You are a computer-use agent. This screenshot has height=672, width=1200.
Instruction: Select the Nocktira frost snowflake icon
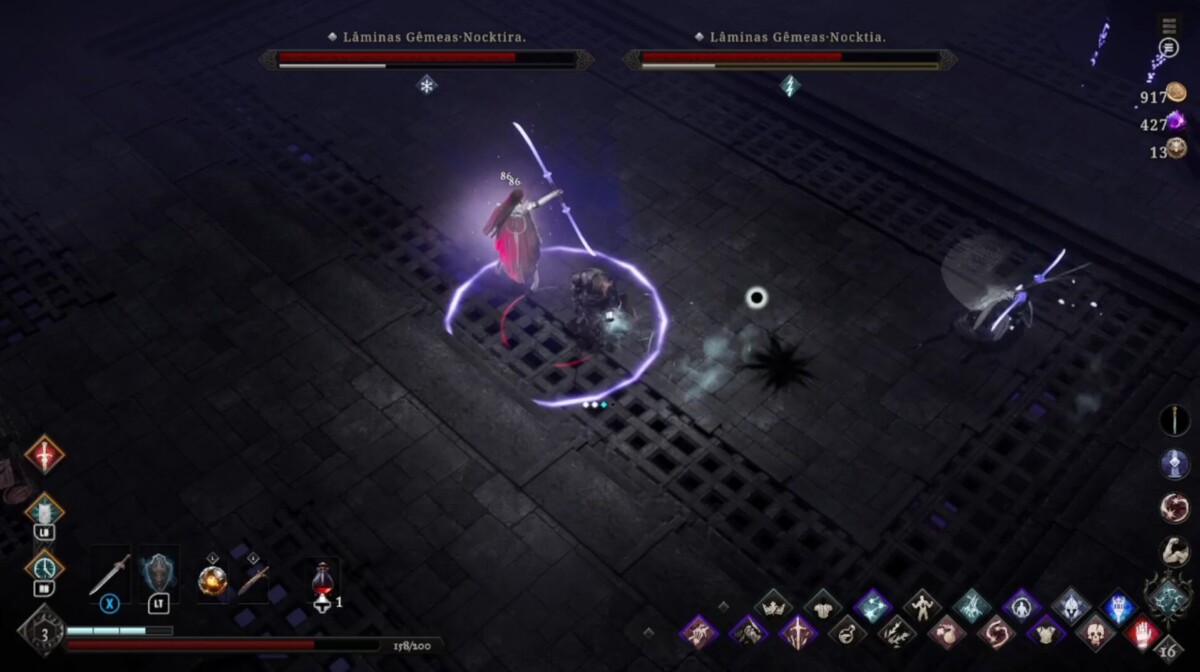pos(427,86)
